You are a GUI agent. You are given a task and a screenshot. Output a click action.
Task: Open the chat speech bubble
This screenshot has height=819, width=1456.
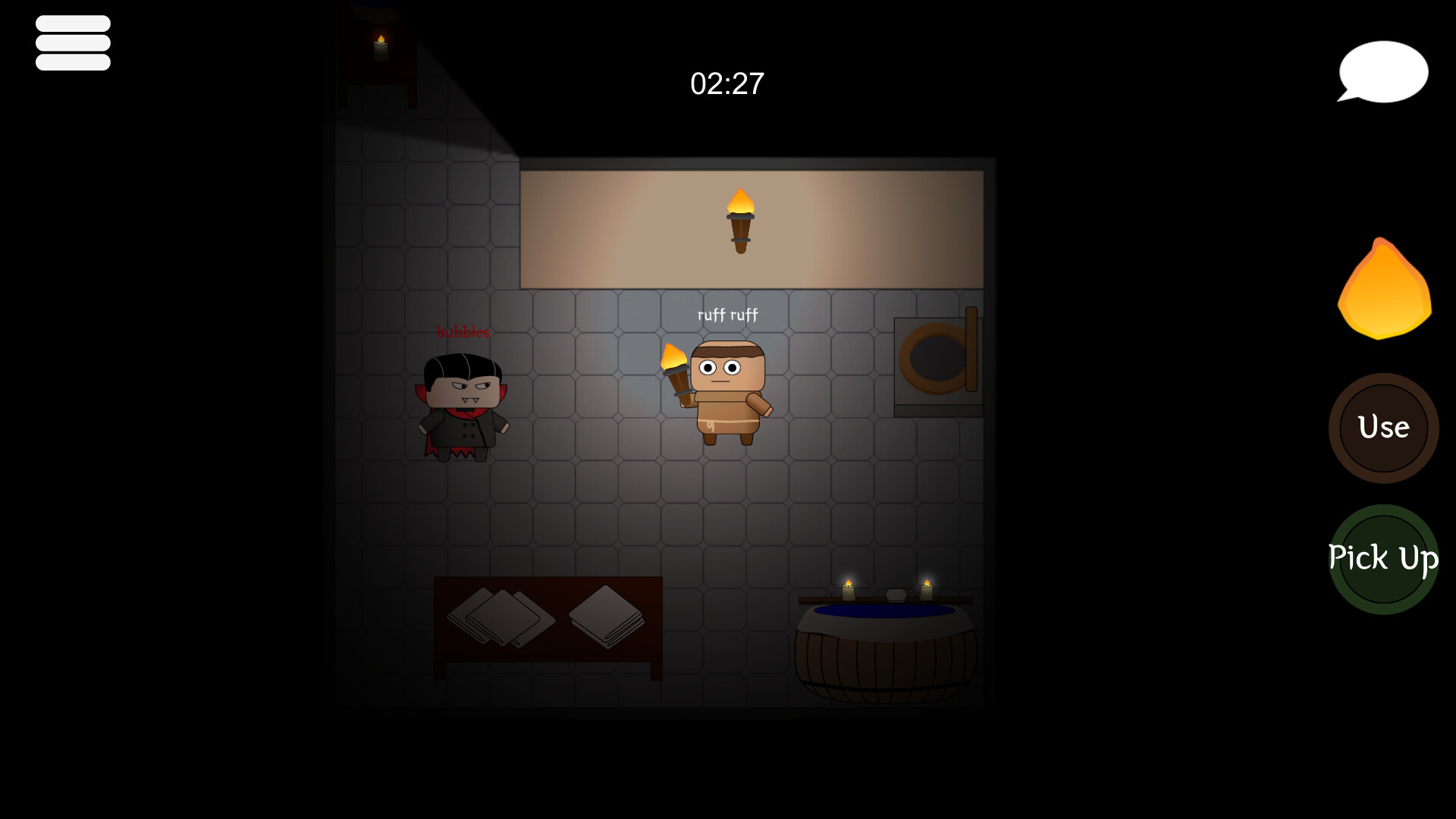tap(1382, 72)
